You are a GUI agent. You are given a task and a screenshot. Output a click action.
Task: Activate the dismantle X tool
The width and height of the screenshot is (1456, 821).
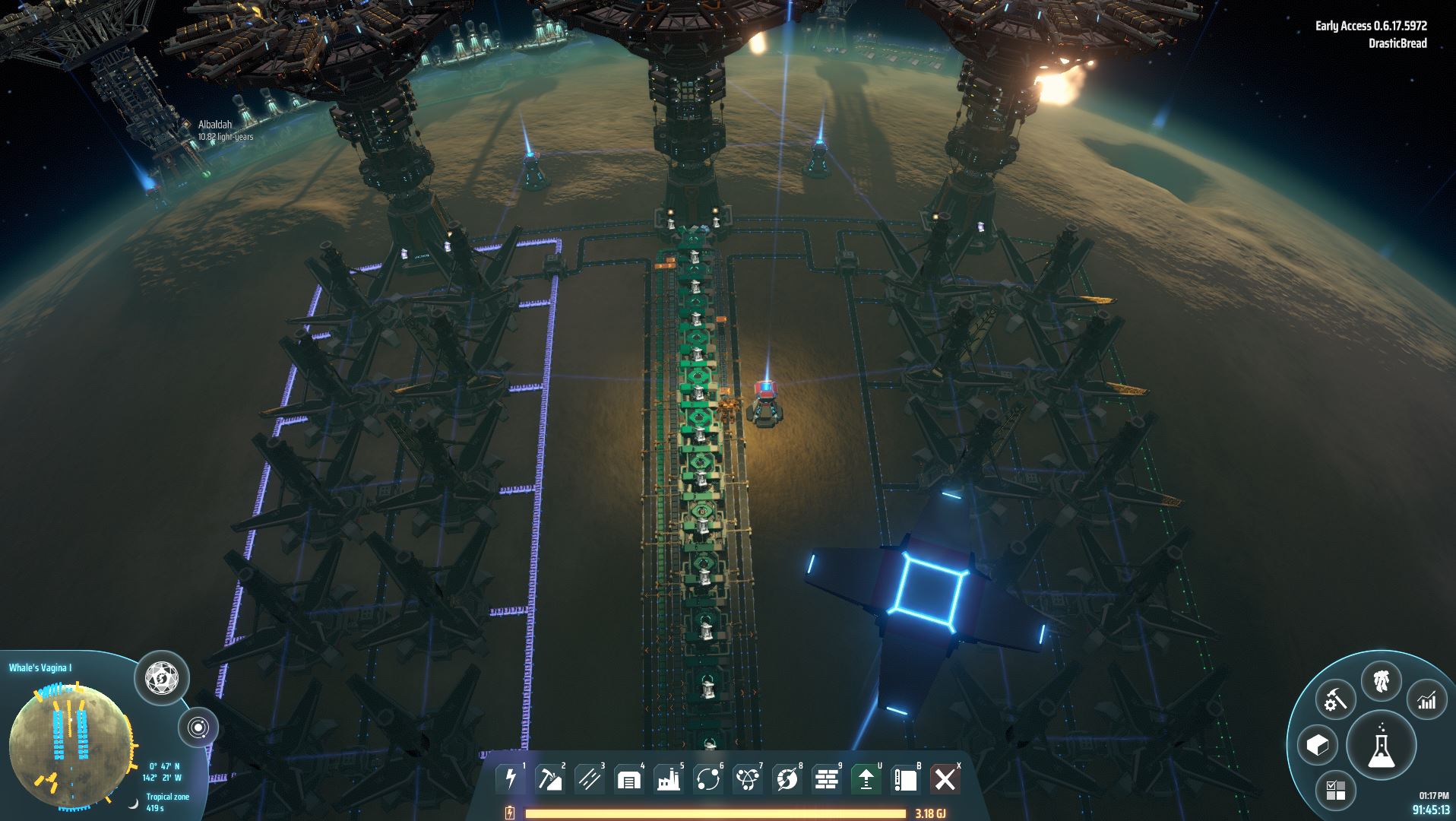(x=945, y=779)
